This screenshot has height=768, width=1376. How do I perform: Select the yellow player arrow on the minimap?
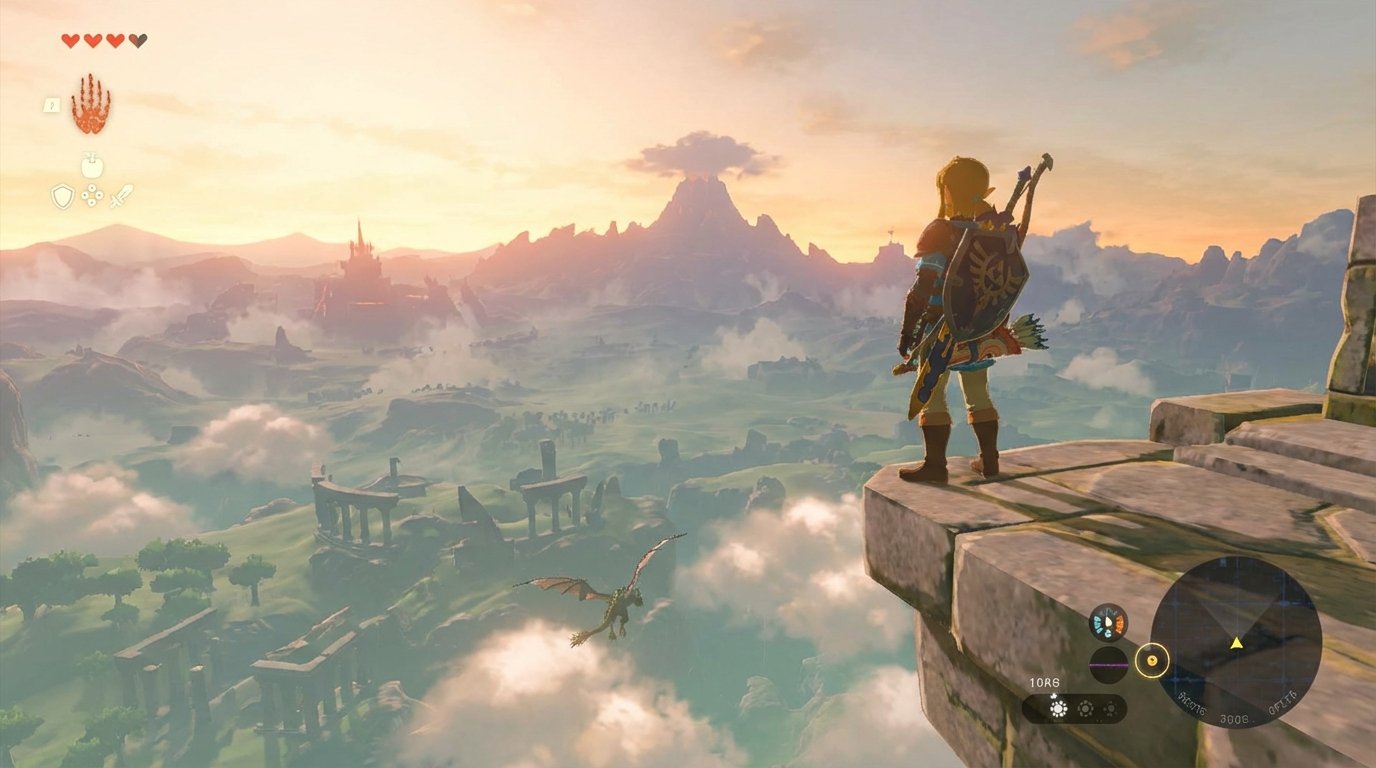point(1236,643)
